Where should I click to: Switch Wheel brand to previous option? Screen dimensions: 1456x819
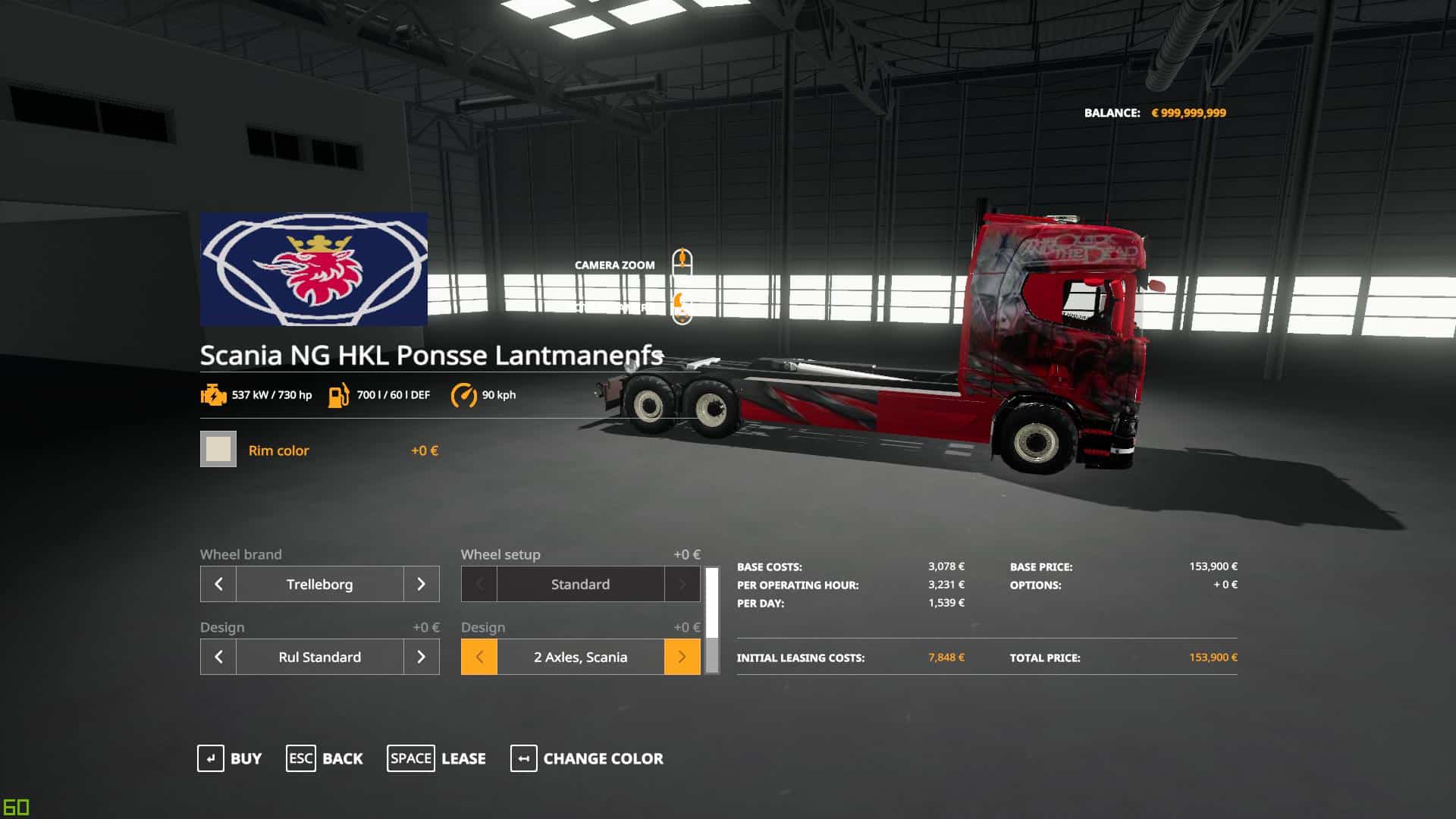218,584
